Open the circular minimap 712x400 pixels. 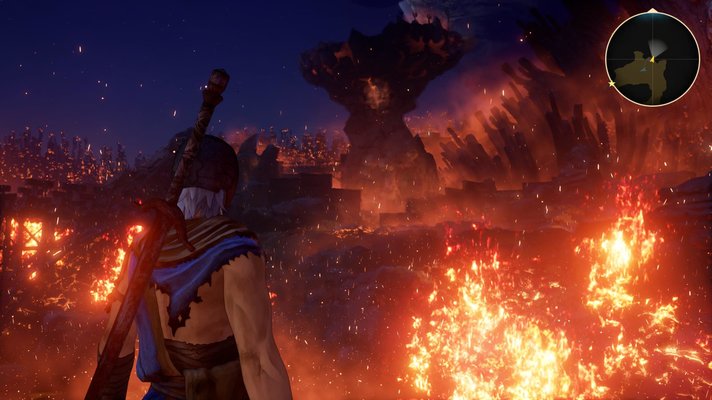[x=652, y=59]
